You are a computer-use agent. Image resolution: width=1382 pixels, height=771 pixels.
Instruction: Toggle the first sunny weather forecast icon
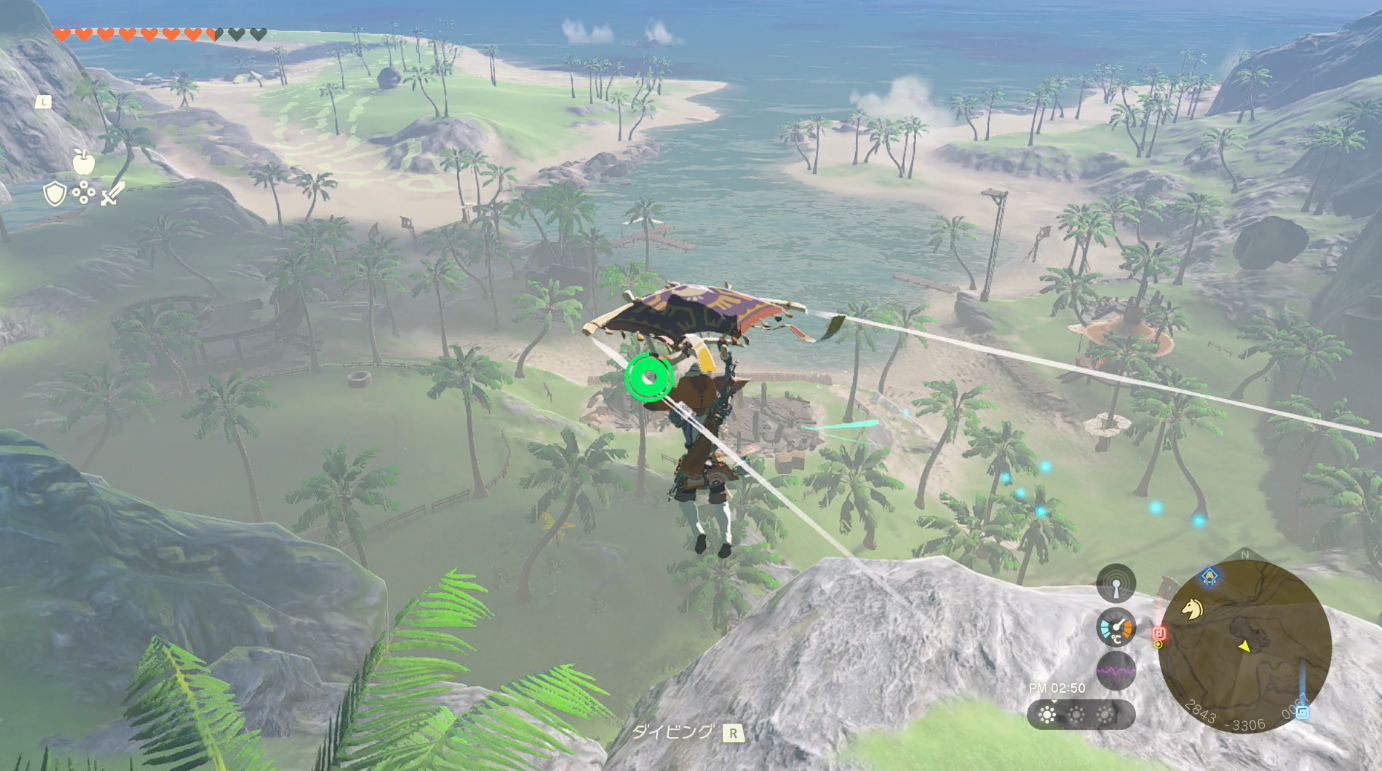1046,716
